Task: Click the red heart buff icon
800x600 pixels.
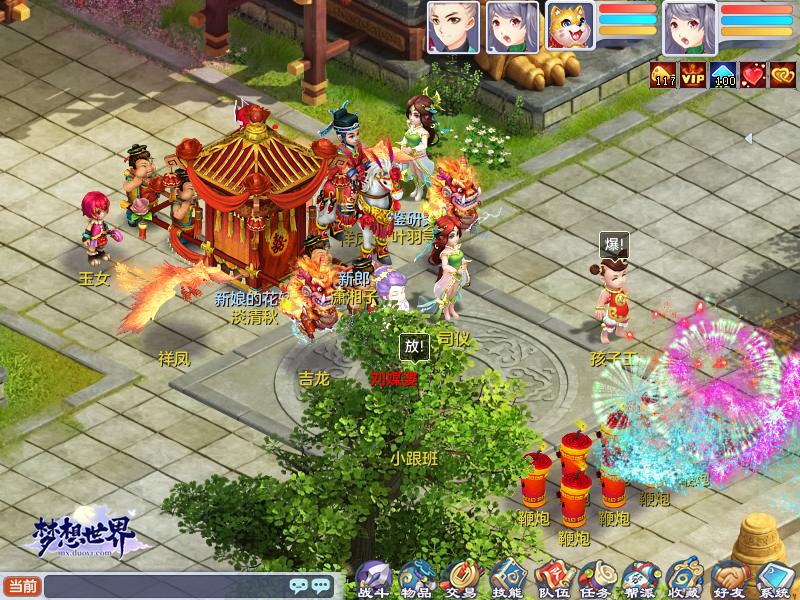Action: (x=753, y=75)
